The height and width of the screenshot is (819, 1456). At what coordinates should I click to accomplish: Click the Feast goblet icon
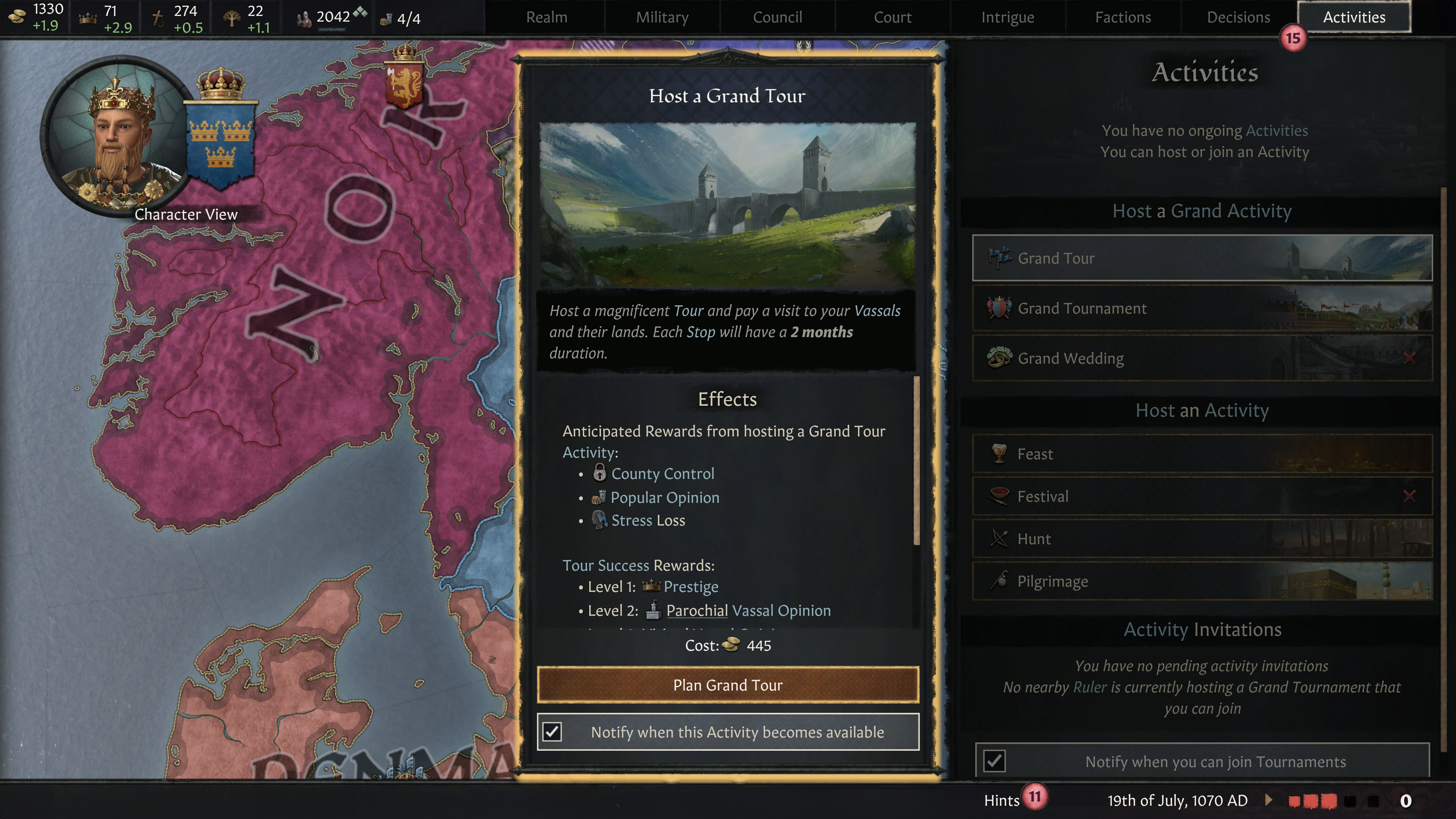click(x=999, y=453)
